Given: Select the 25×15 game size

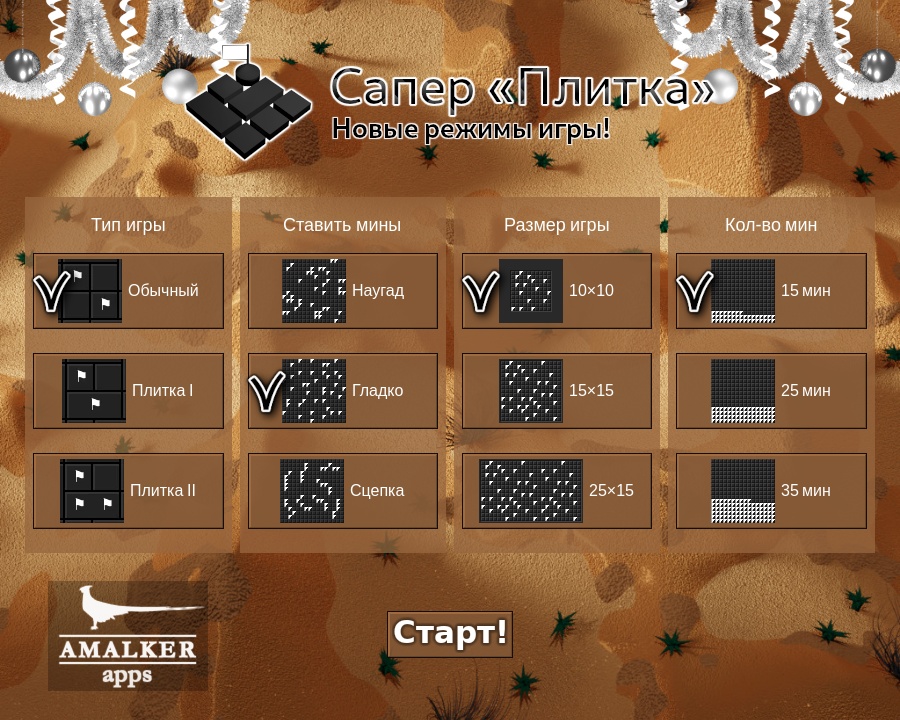Looking at the screenshot, I should pyautogui.click(x=557, y=491).
